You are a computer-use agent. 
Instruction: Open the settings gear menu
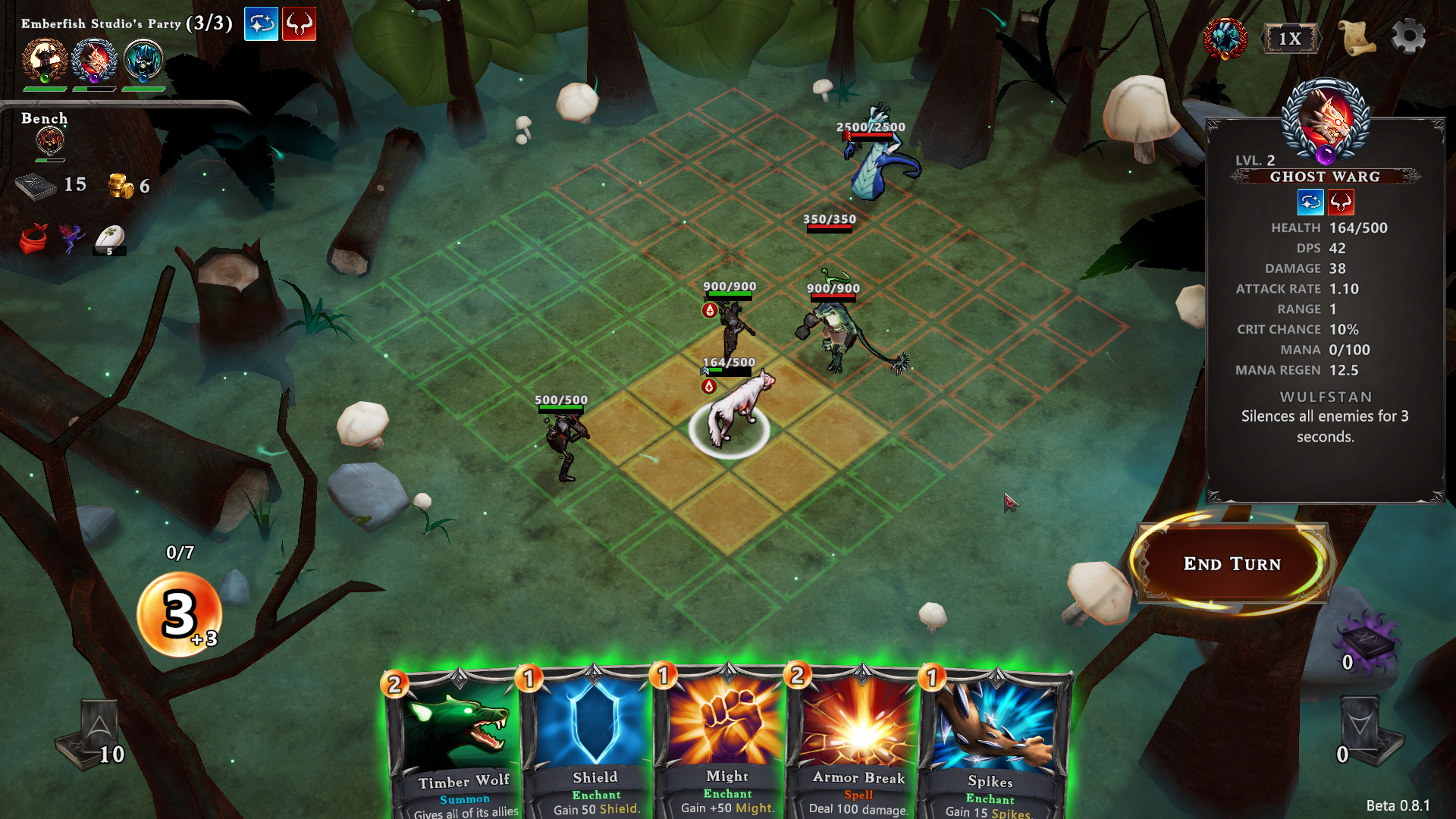tap(1408, 36)
